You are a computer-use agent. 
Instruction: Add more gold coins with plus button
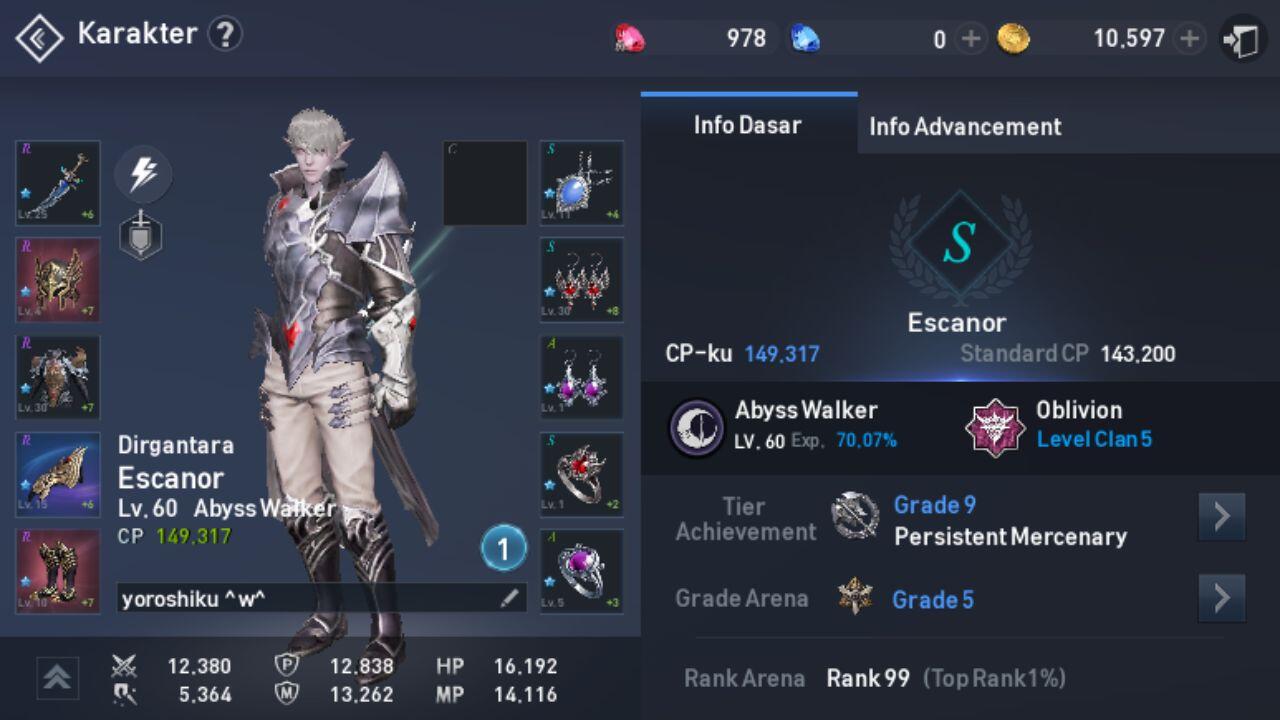(x=1189, y=39)
